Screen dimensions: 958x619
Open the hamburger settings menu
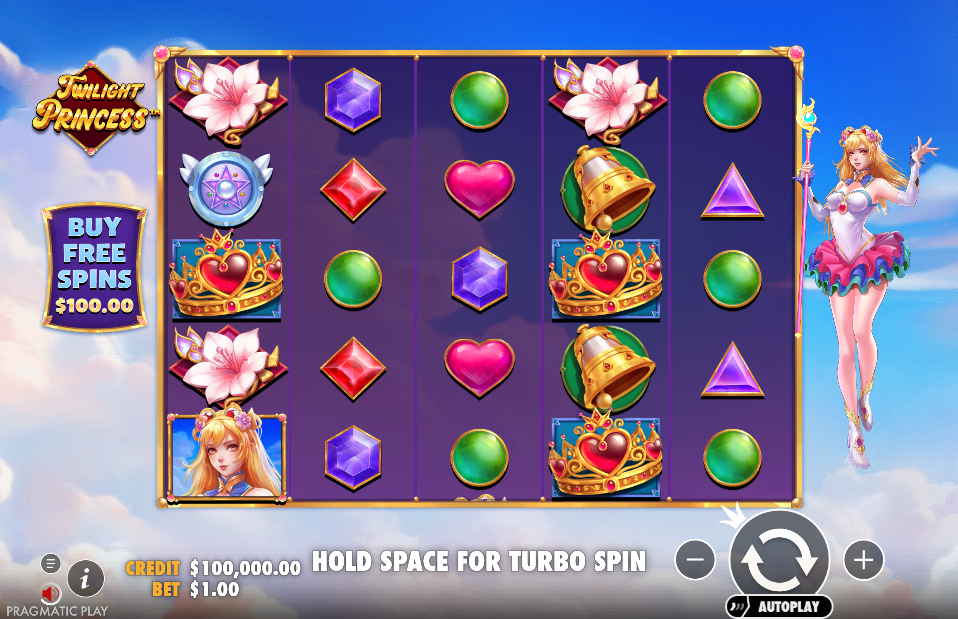(49, 563)
